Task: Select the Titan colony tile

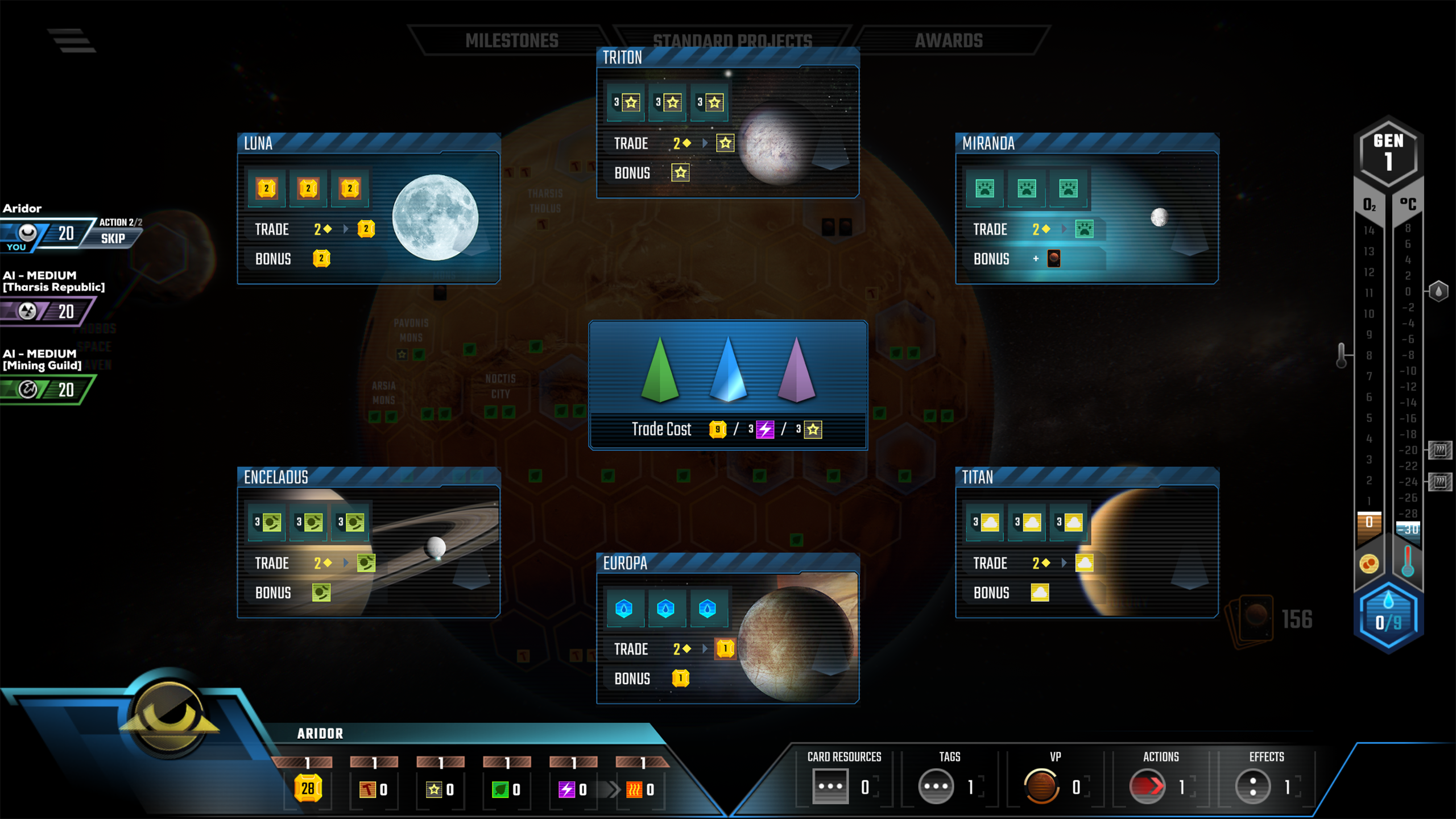Action: coord(1087,542)
